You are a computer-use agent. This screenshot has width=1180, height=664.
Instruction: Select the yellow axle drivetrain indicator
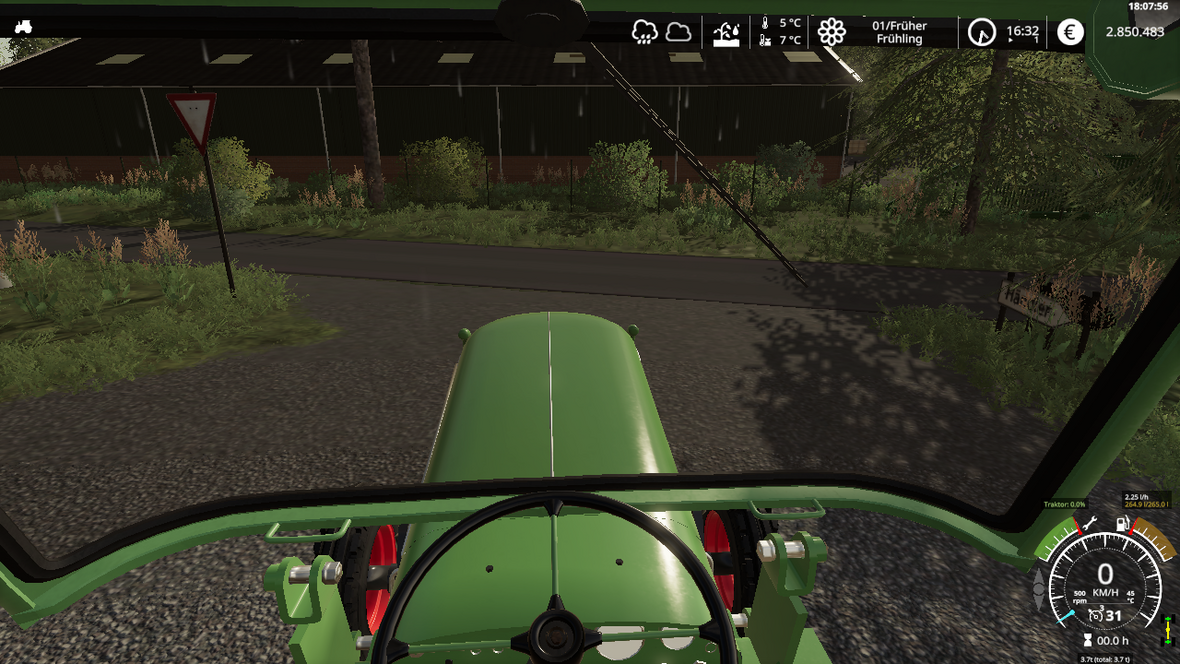click(1167, 631)
